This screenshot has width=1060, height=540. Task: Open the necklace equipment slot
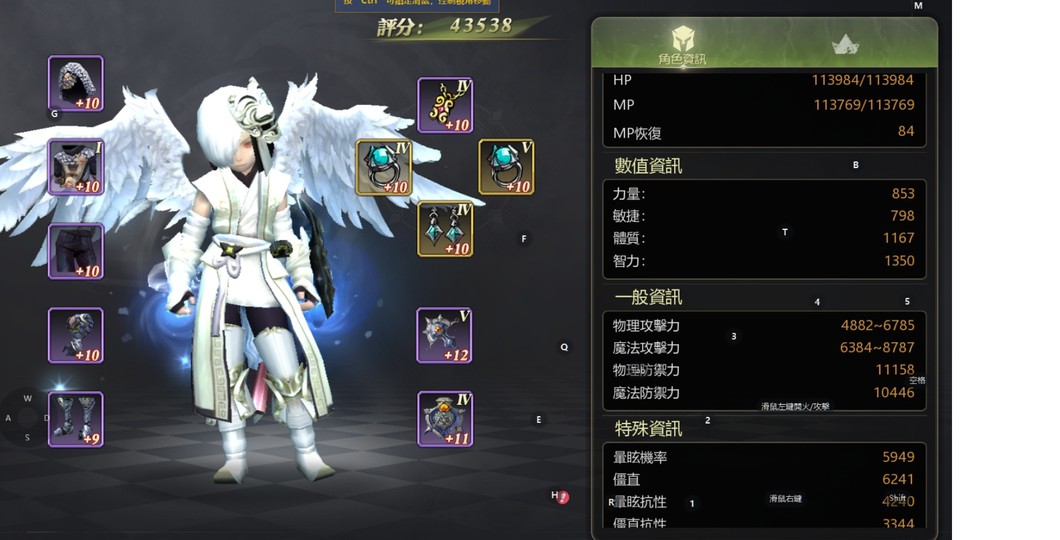pos(445,105)
